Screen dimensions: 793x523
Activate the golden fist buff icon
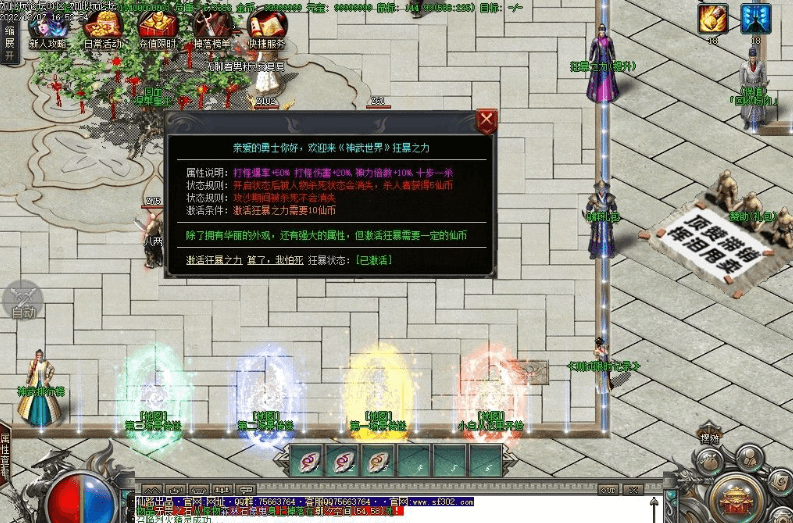tap(712, 18)
